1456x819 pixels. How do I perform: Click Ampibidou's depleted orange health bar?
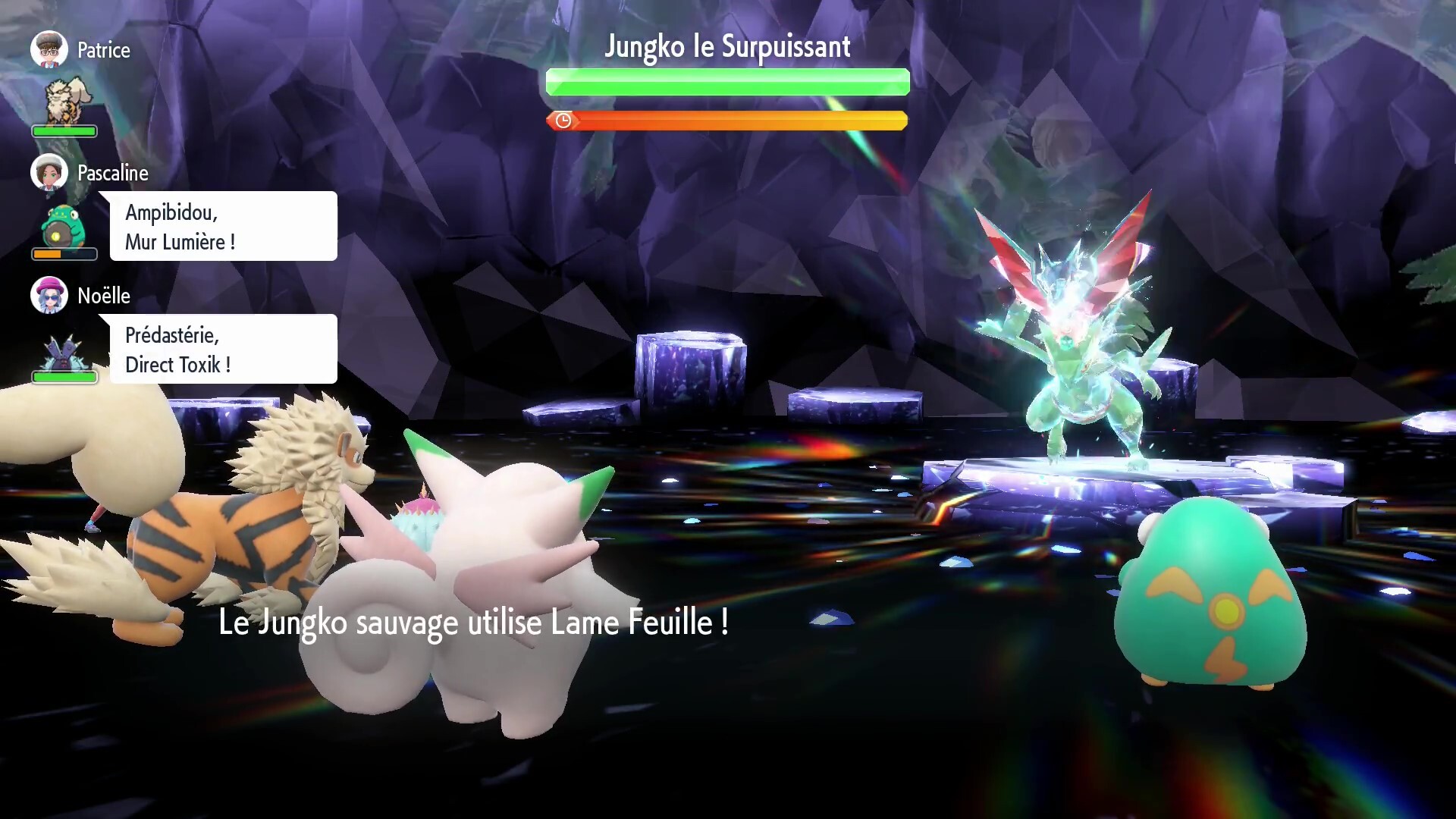tap(53, 254)
